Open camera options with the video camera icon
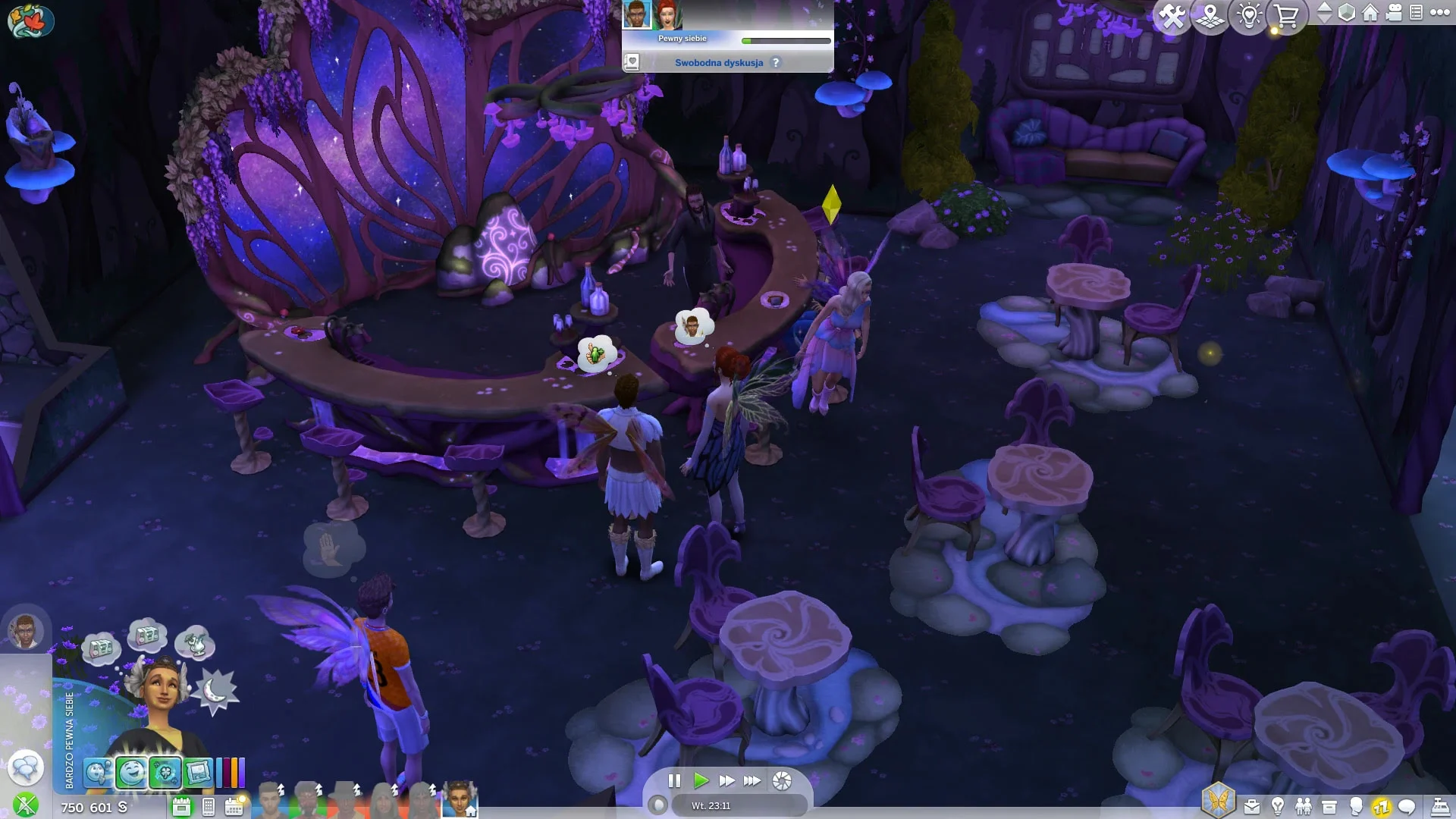This screenshot has width=1456, height=819. [x=1393, y=13]
